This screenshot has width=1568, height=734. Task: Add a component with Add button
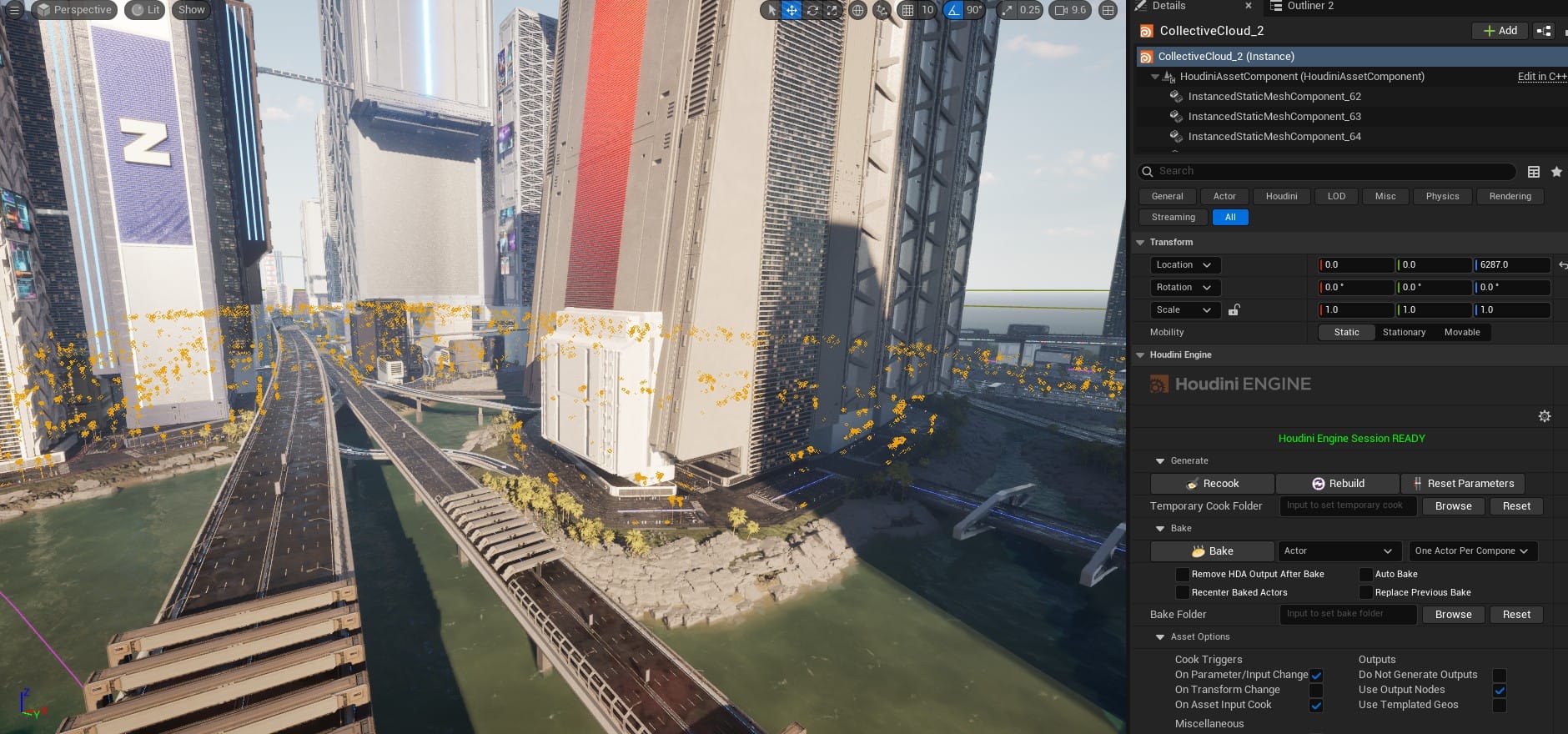click(1500, 31)
